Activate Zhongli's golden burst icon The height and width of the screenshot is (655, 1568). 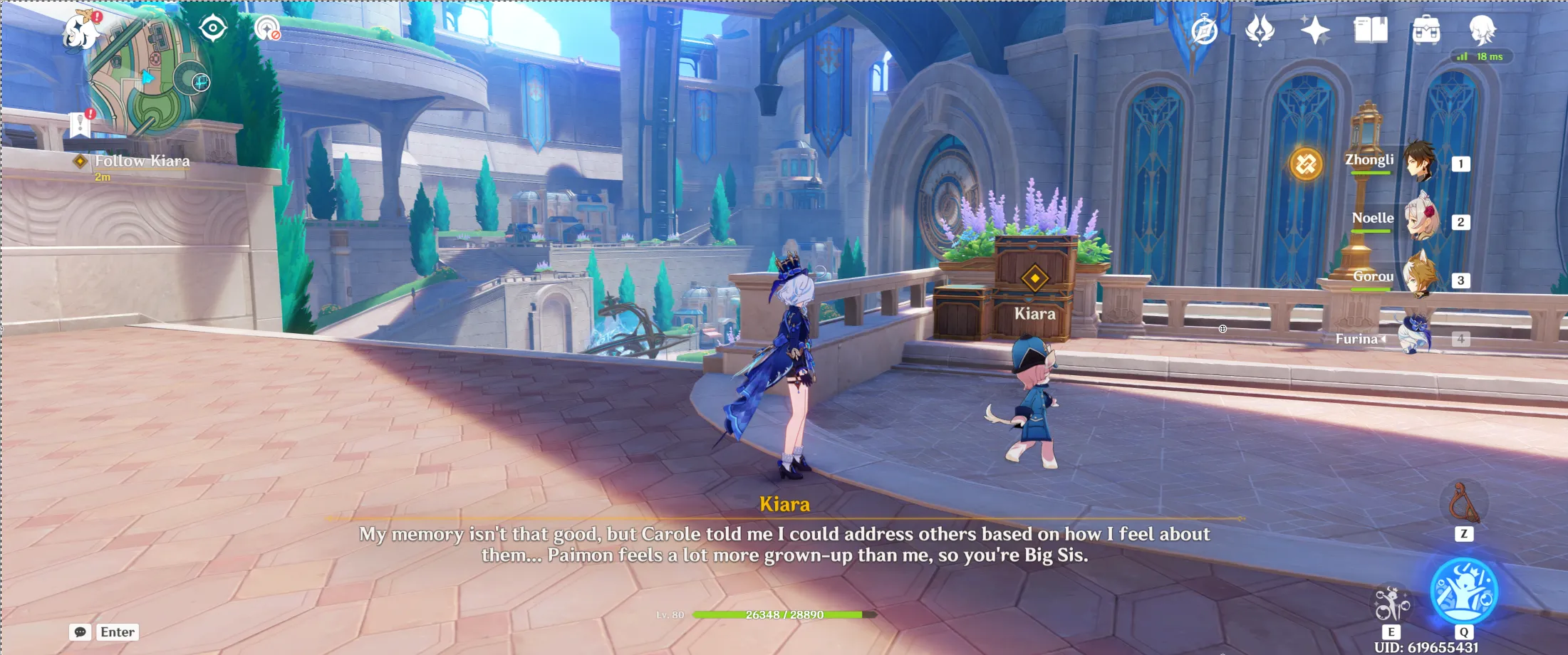pyautogui.click(x=1306, y=164)
